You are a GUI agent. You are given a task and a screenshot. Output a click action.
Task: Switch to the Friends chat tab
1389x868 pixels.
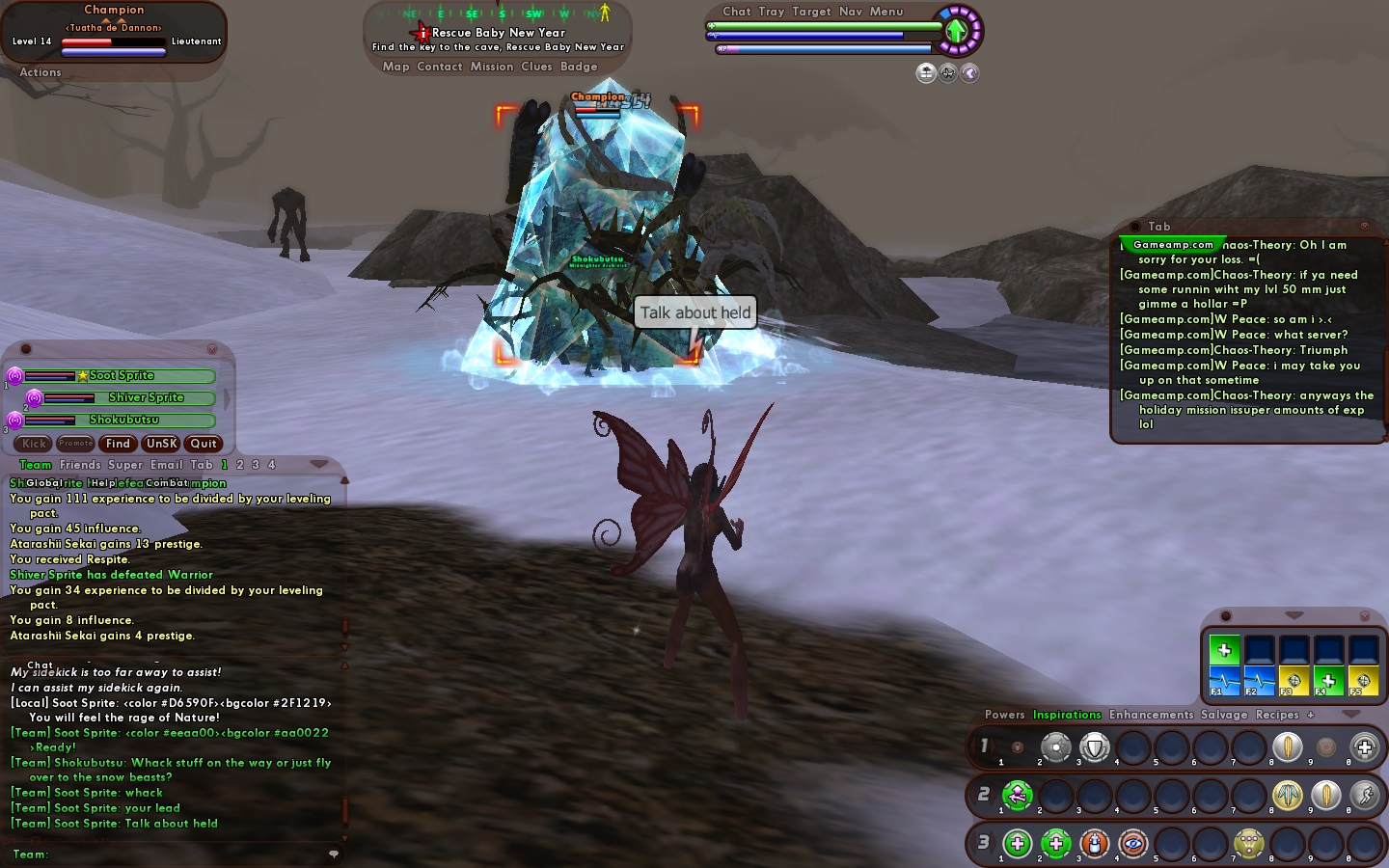click(80, 465)
